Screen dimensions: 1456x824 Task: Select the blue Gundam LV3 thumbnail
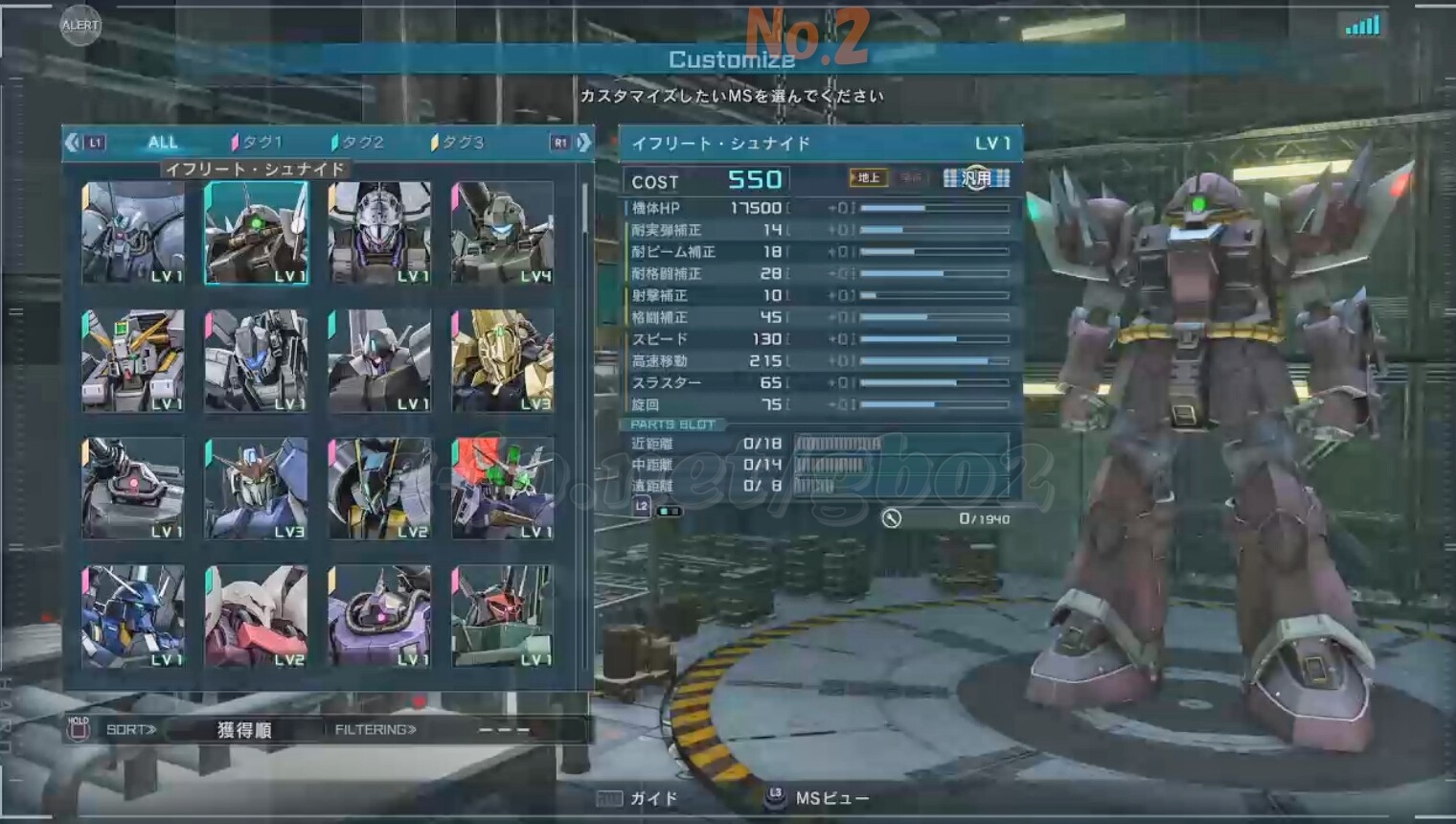(x=256, y=488)
